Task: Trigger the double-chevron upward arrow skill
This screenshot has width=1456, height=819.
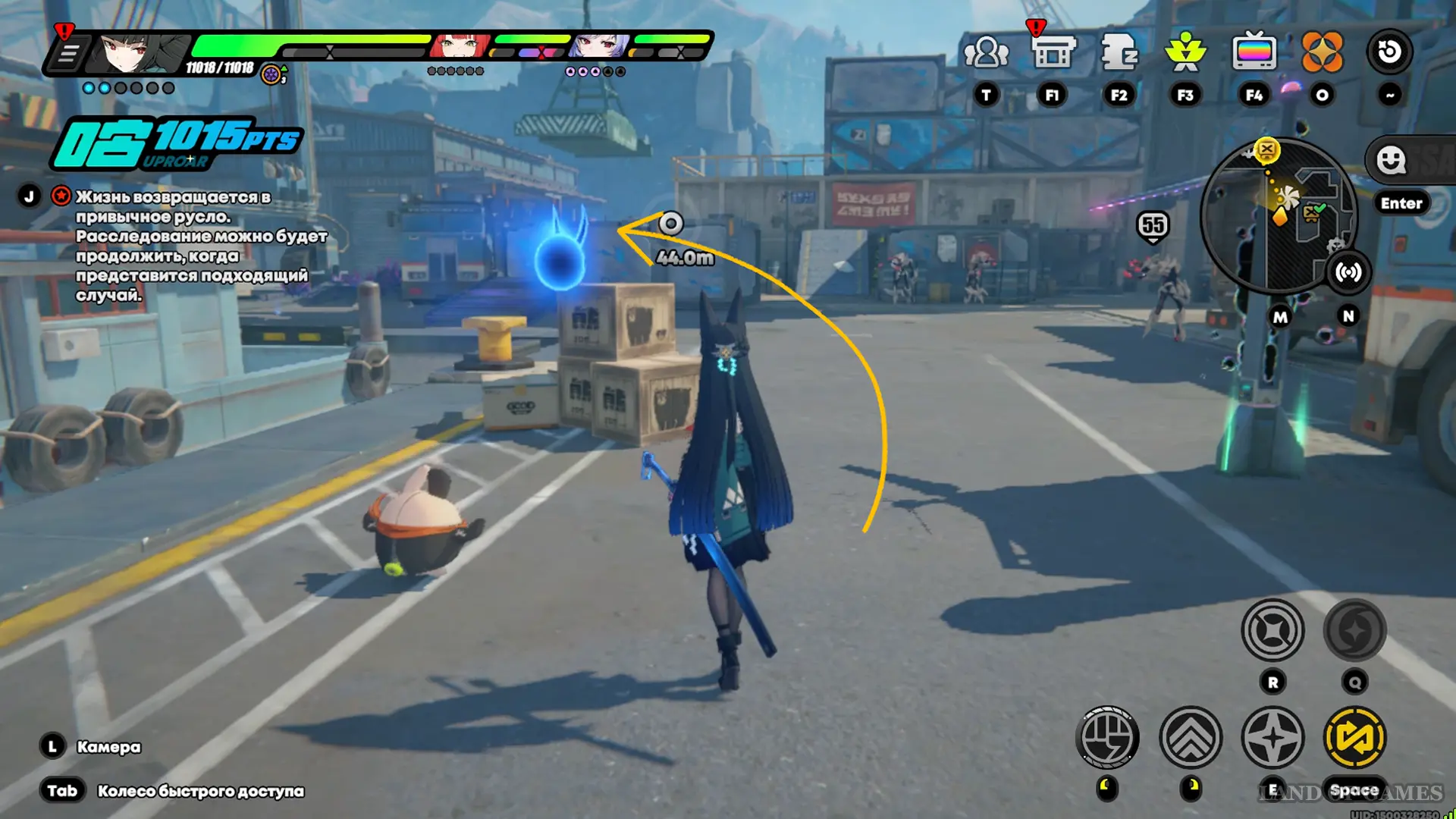Action: point(1191,737)
